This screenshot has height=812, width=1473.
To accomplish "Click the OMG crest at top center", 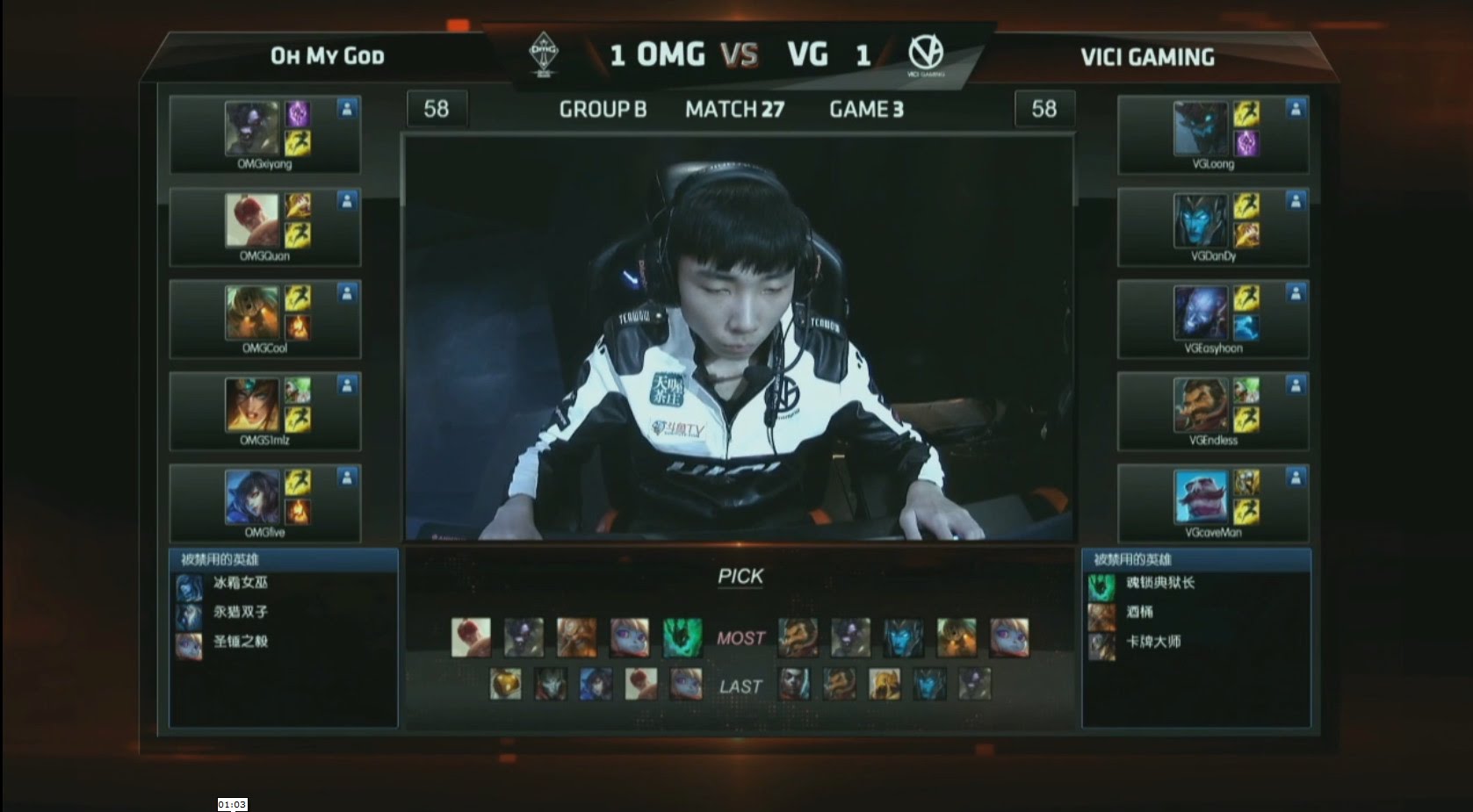I will 545,50.
